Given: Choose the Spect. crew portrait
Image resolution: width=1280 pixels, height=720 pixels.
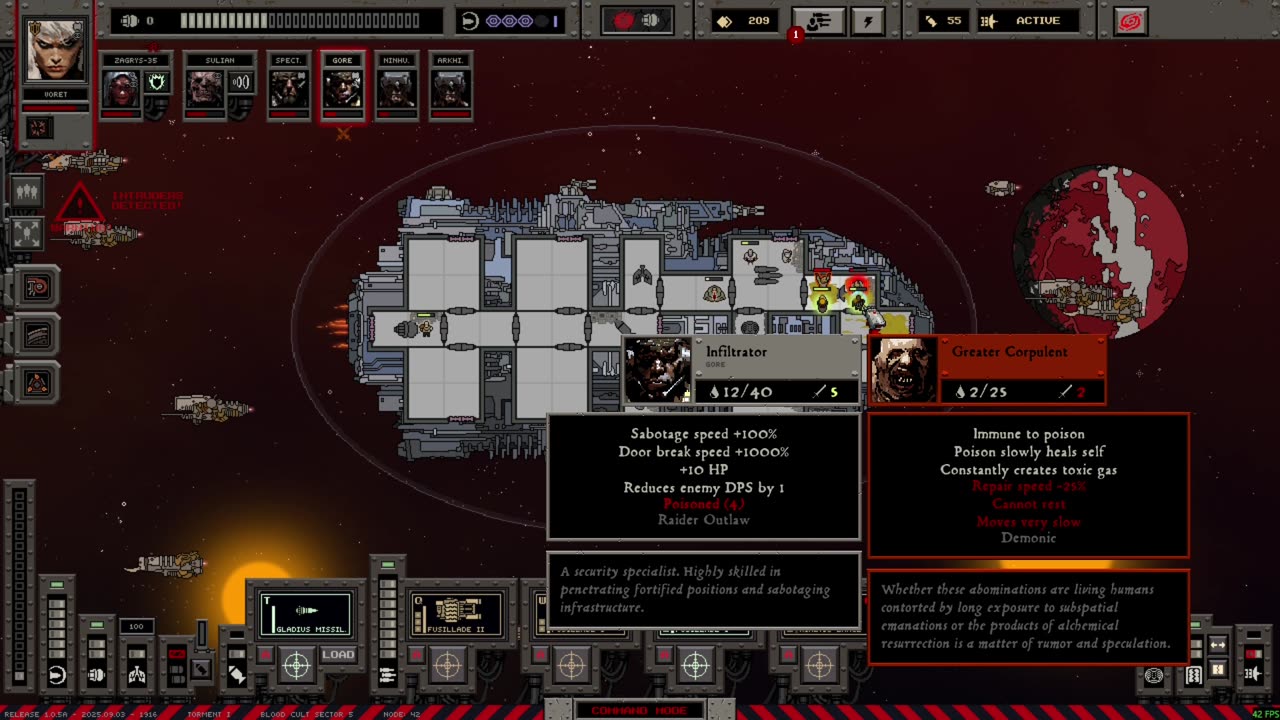Looking at the screenshot, I should pyautogui.click(x=289, y=89).
